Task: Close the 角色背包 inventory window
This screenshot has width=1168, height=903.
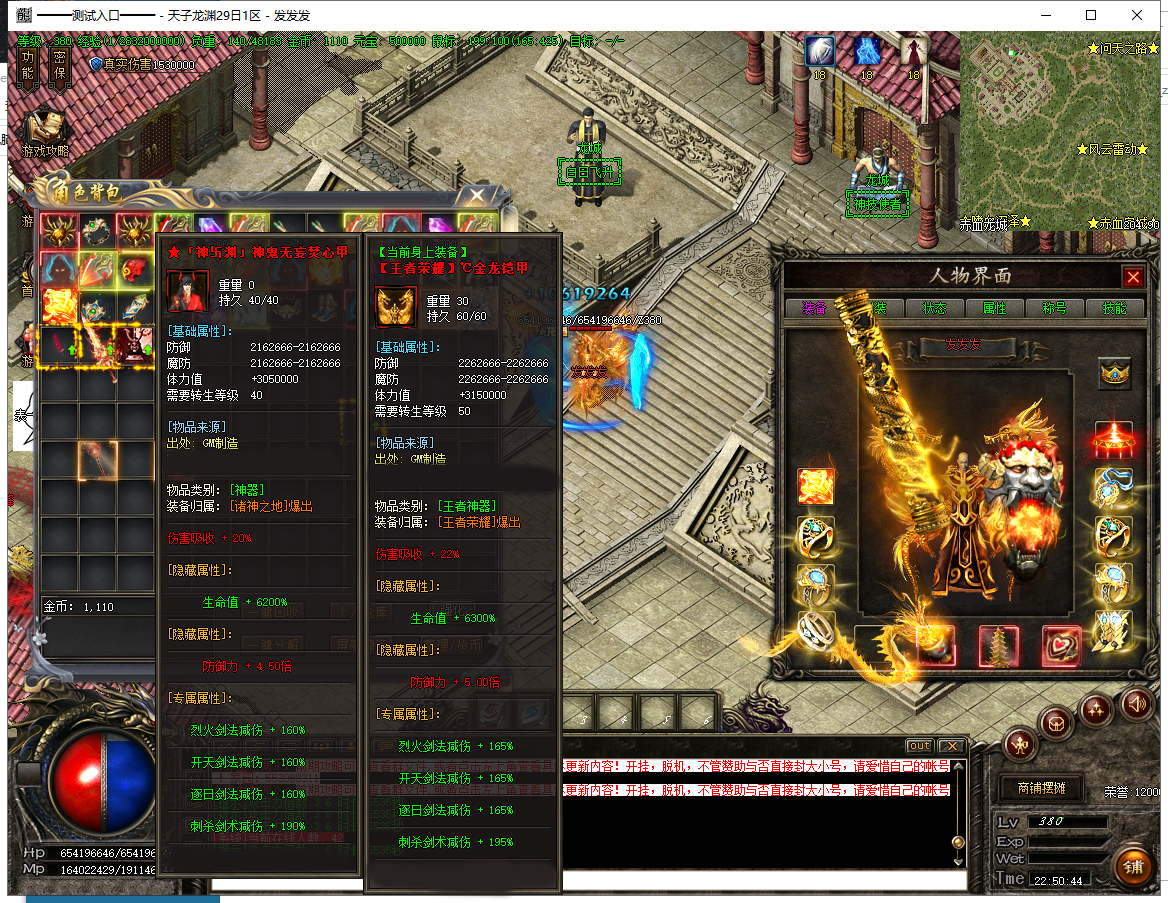Action: click(477, 194)
